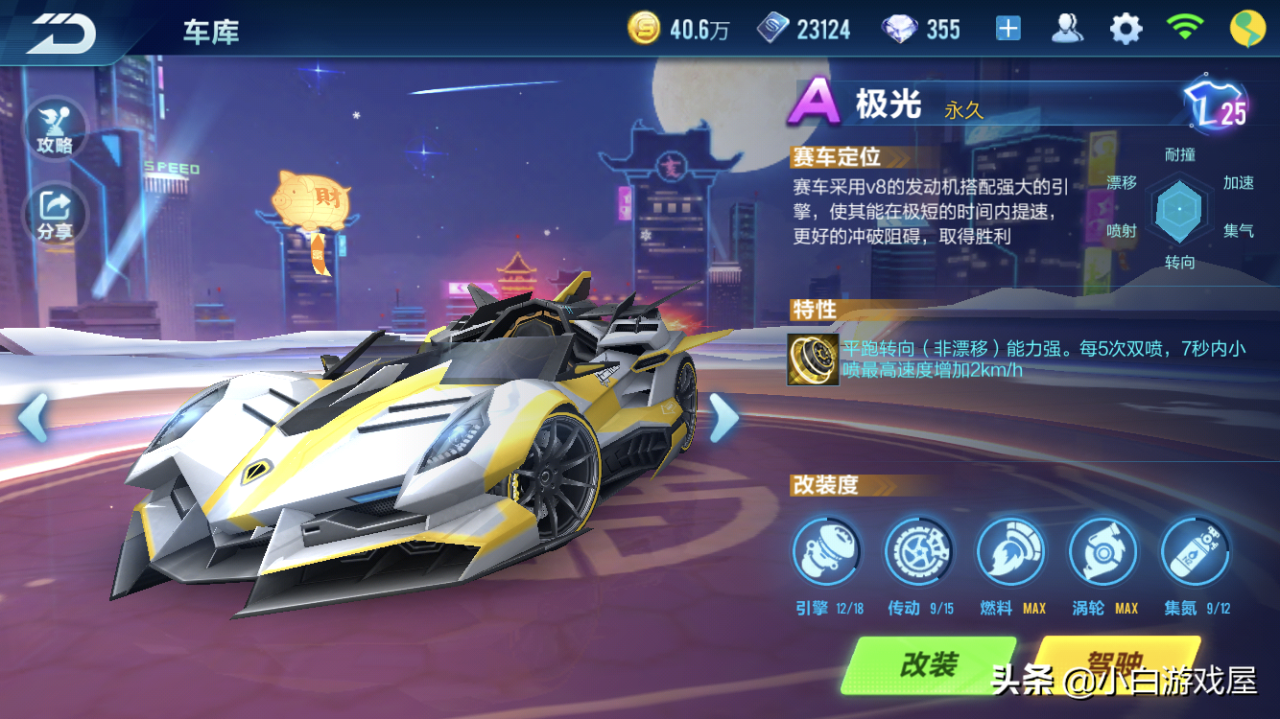Show the previous car with left arrow
The width and height of the screenshot is (1280, 719).
coord(33,417)
